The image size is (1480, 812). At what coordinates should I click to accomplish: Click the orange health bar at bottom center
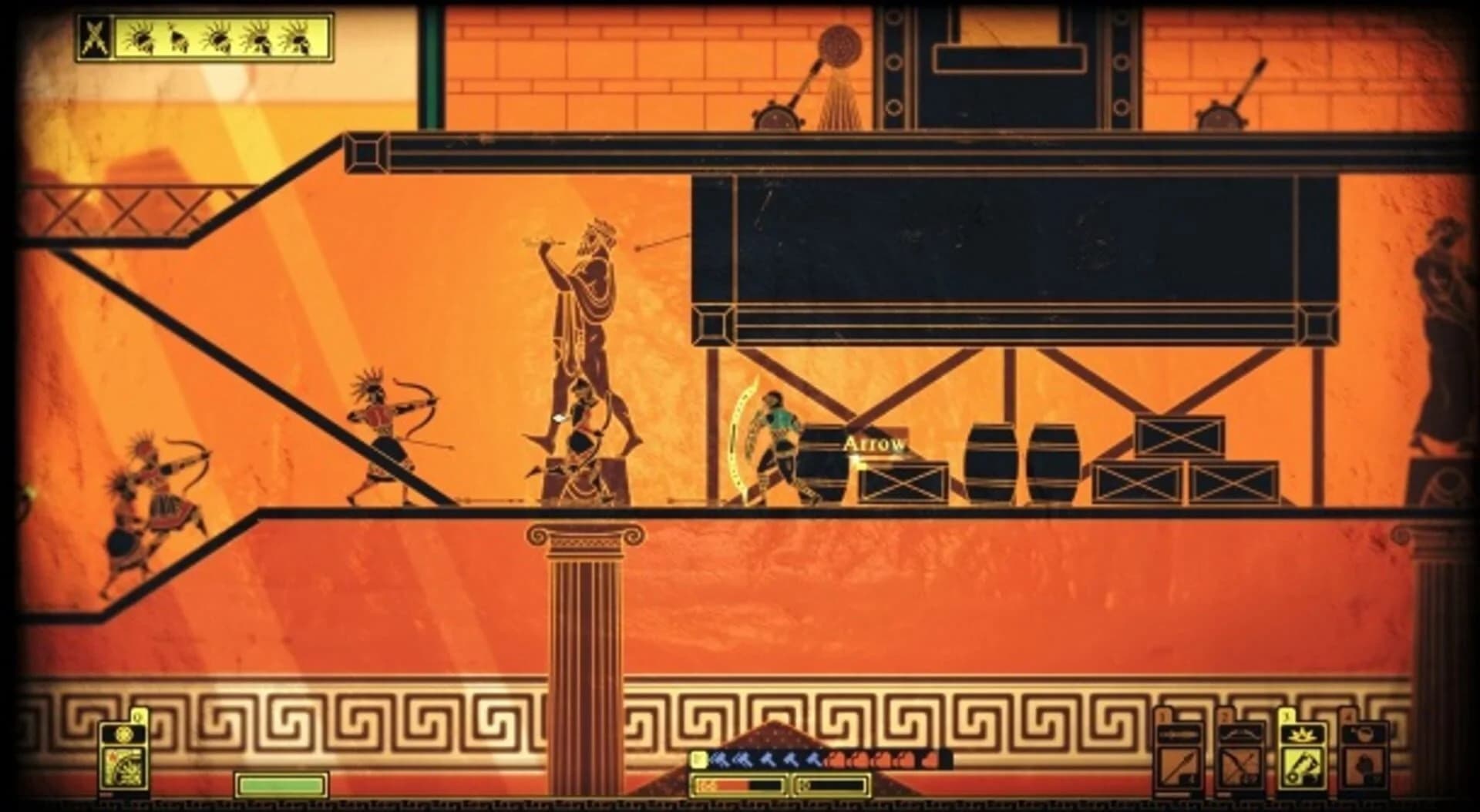[724, 785]
